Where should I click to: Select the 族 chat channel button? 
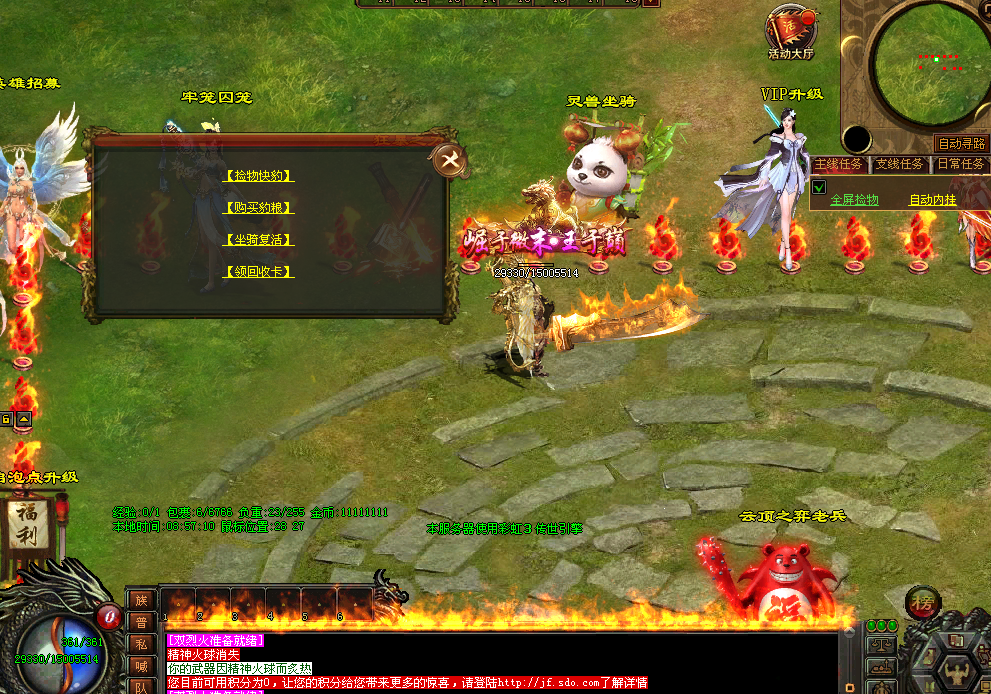[x=140, y=600]
